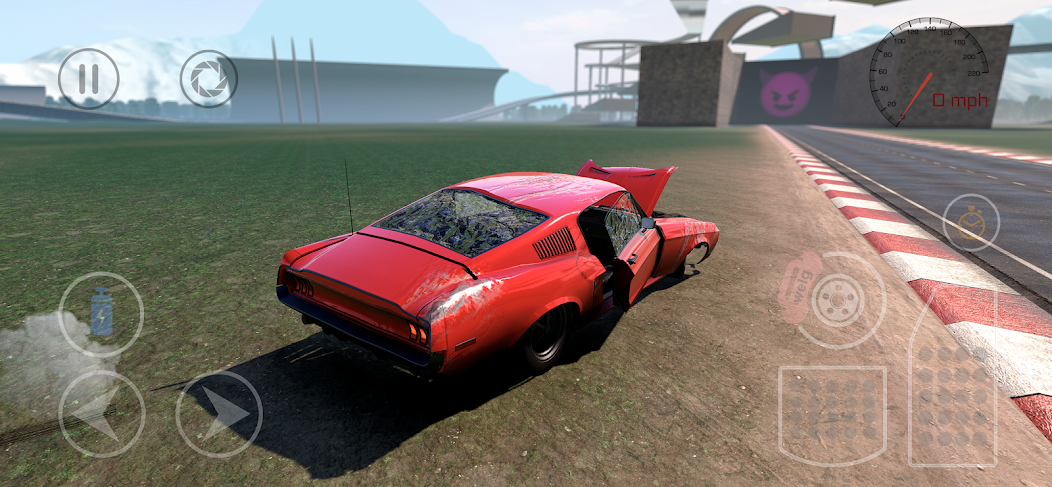The height and width of the screenshot is (487, 1052).
Task: Pause the game with the pause button
Action: click(88, 79)
